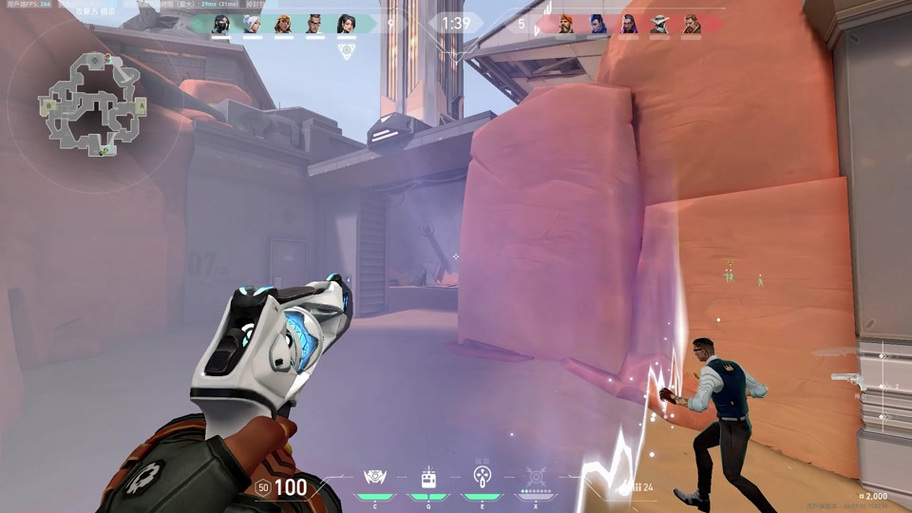Image resolution: width=912 pixels, height=513 pixels.
Task: Click the orange-bearded enemy agent portrait
Action: click(566, 24)
